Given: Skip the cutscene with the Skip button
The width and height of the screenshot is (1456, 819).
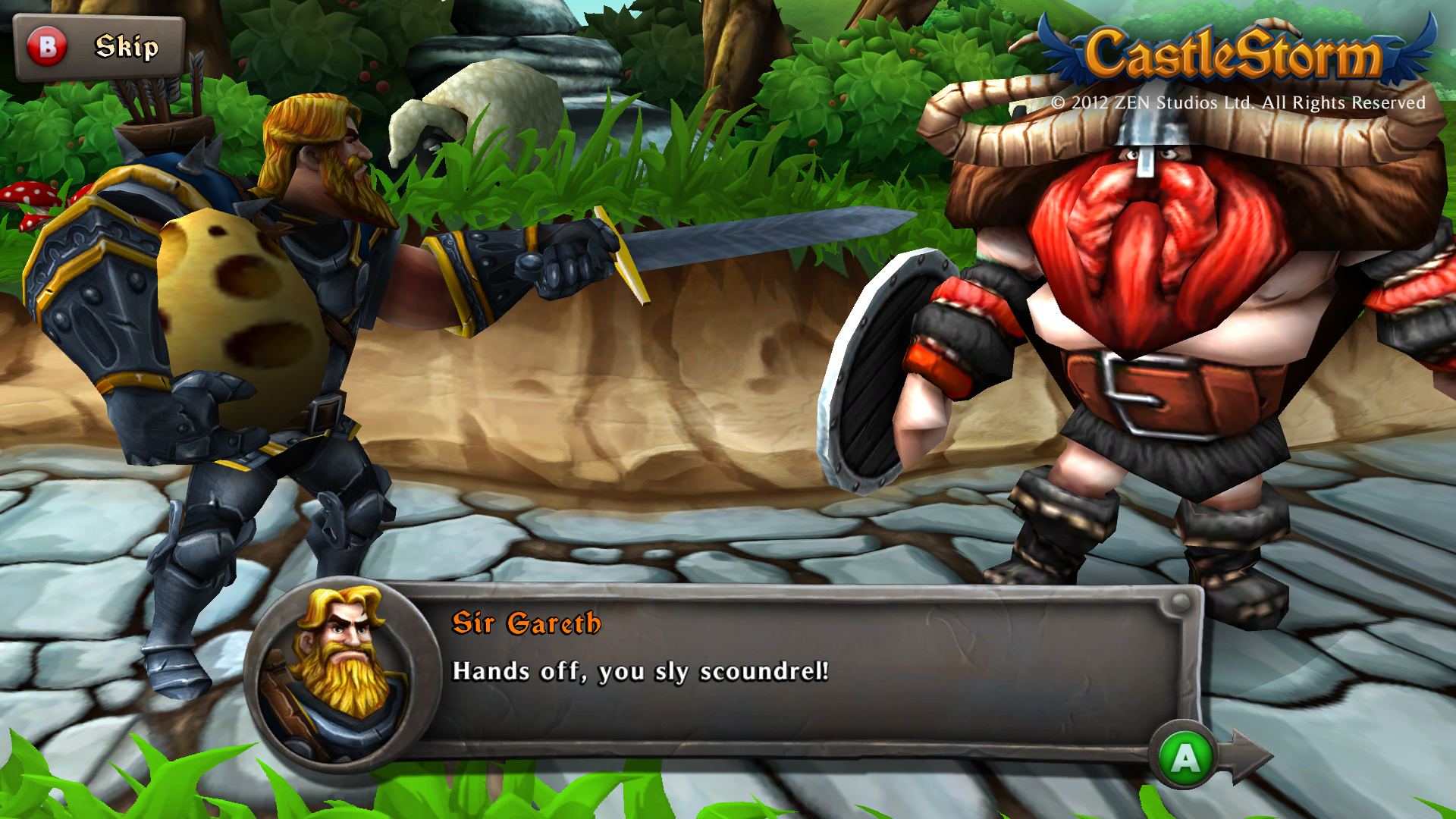Looking at the screenshot, I should click(x=99, y=47).
